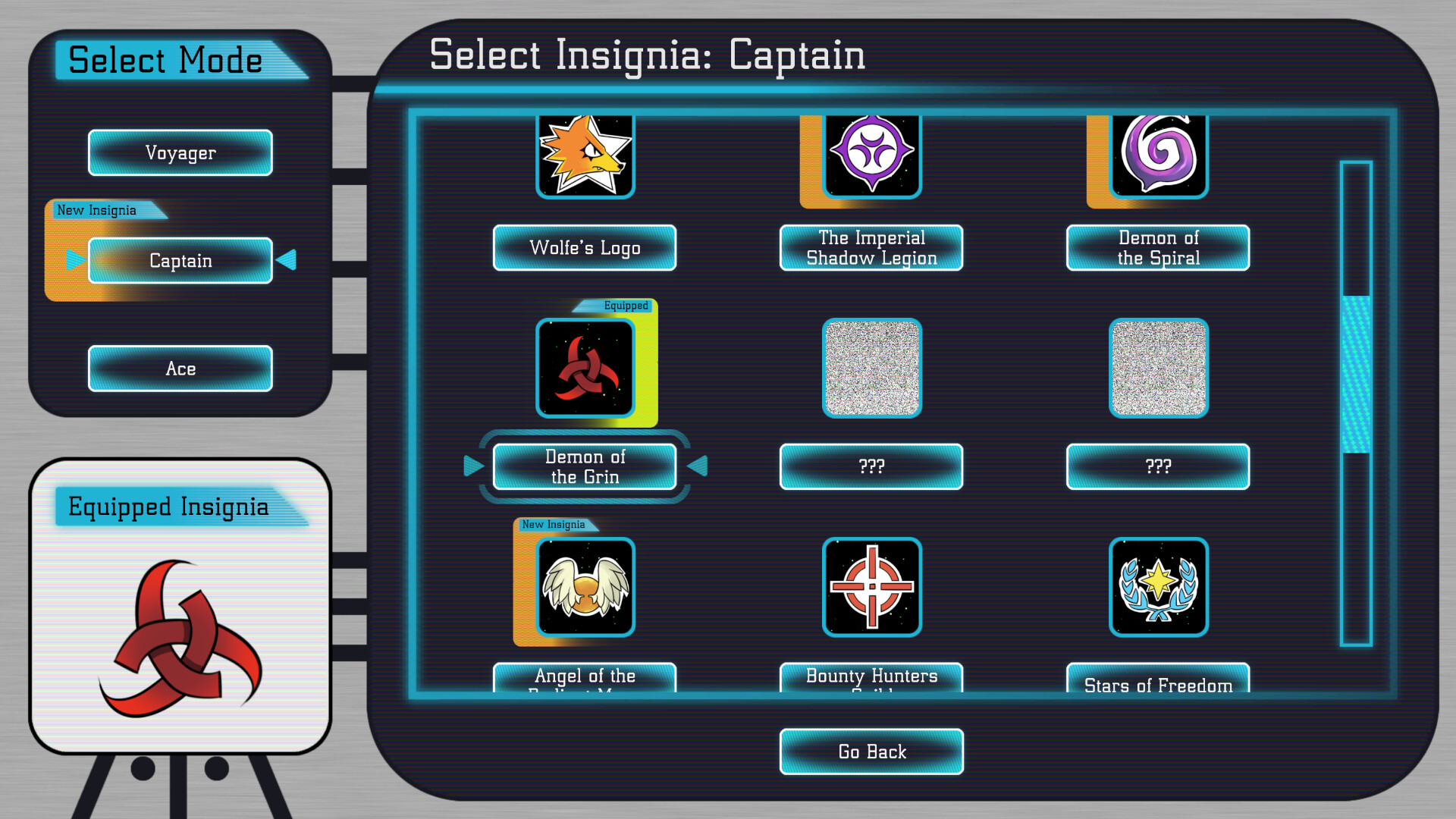
Task: Click the New Insignia badge above the angel emblem
Action: [x=553, y=524]
